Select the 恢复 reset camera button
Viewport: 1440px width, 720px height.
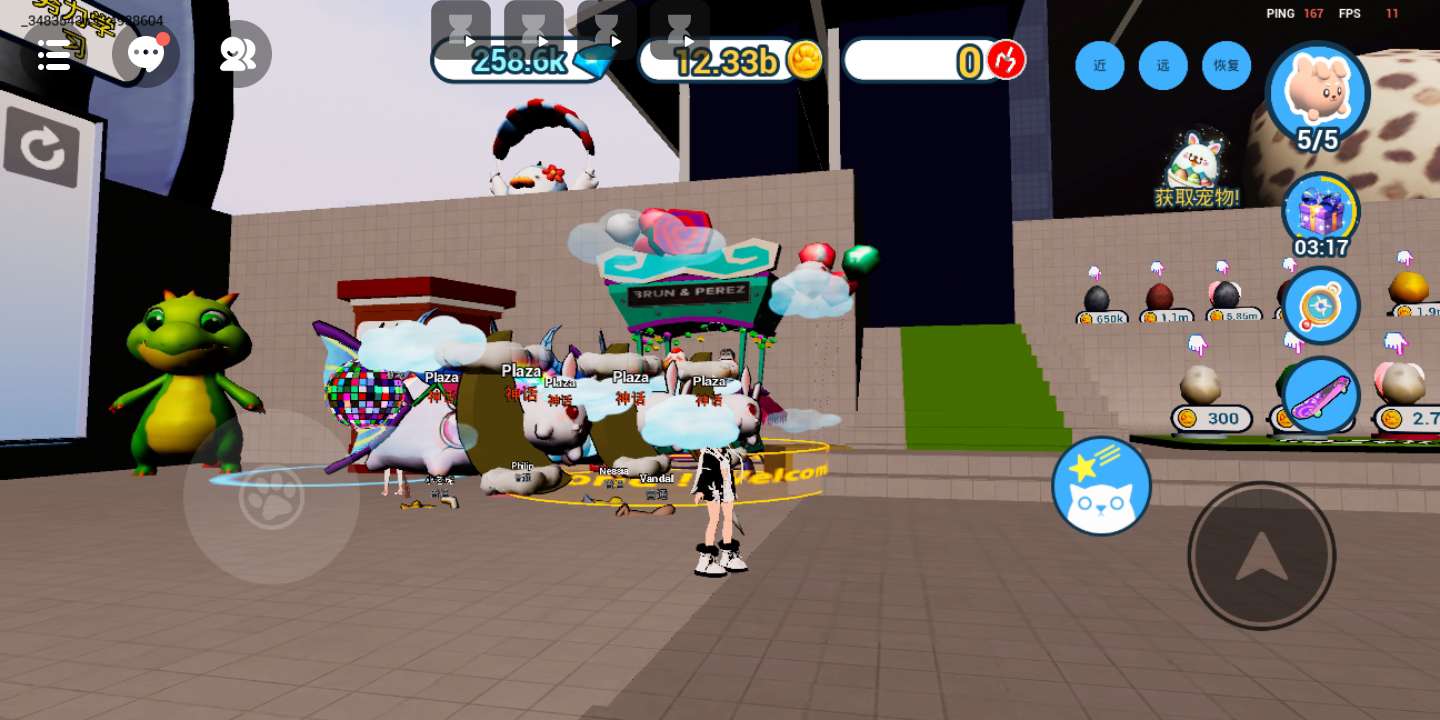point(1227,65)
